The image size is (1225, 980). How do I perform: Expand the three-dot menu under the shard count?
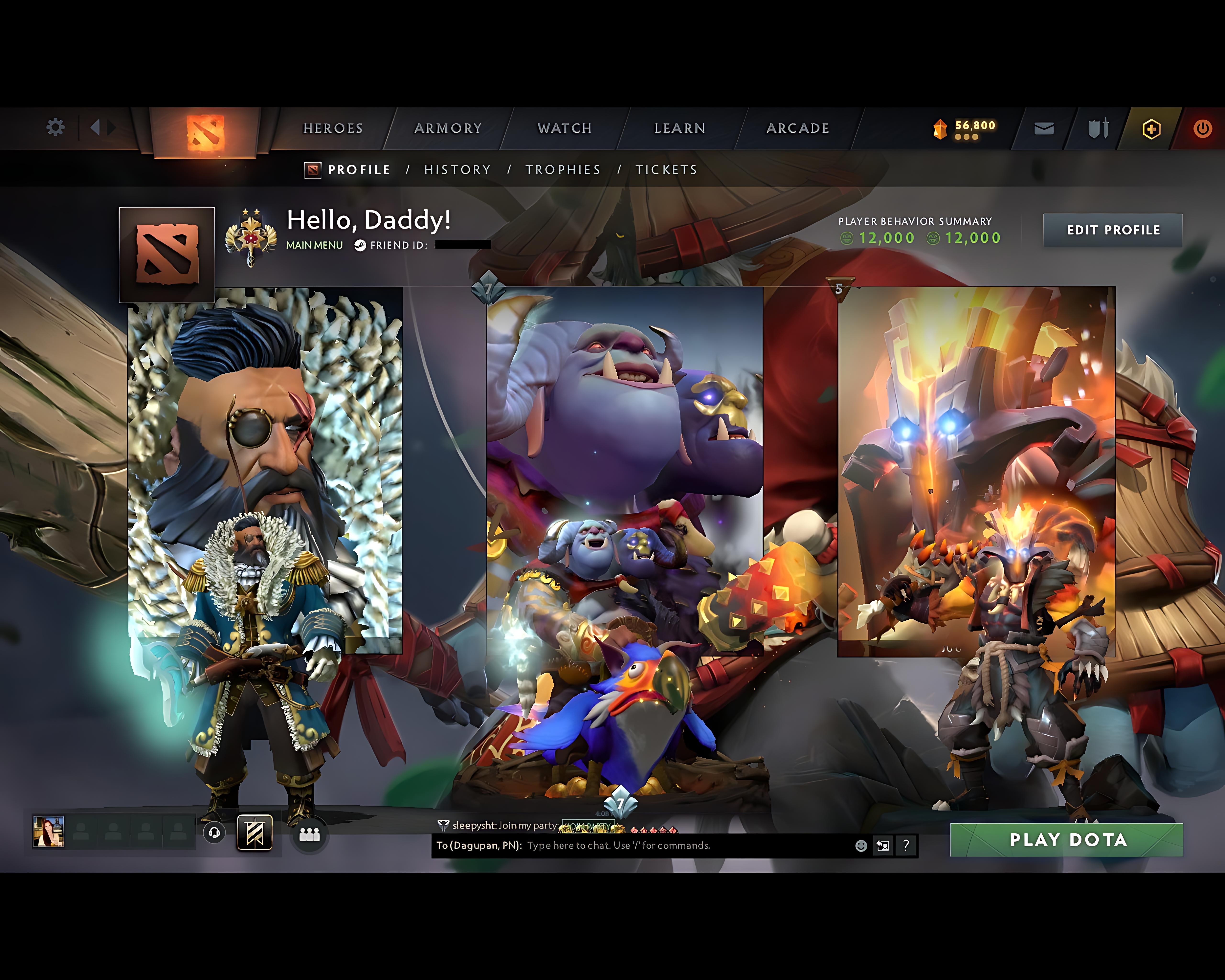tap(966, 136)
